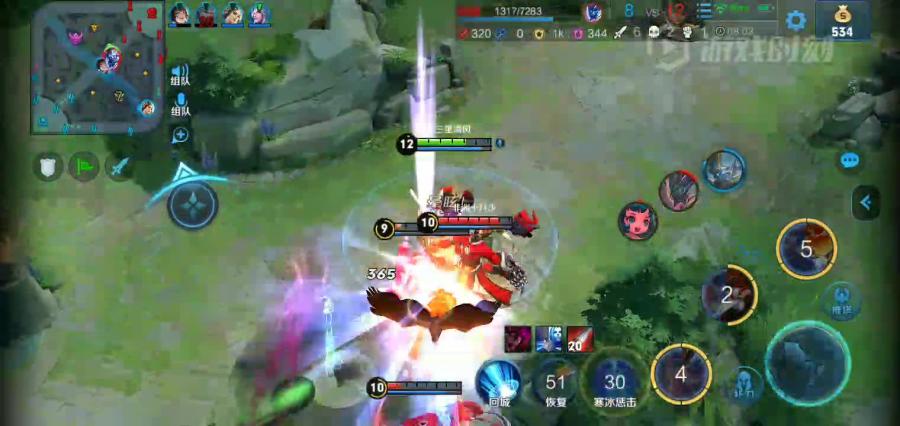
Task: Open the blue chat bubble messages
Action: [850, 160]
